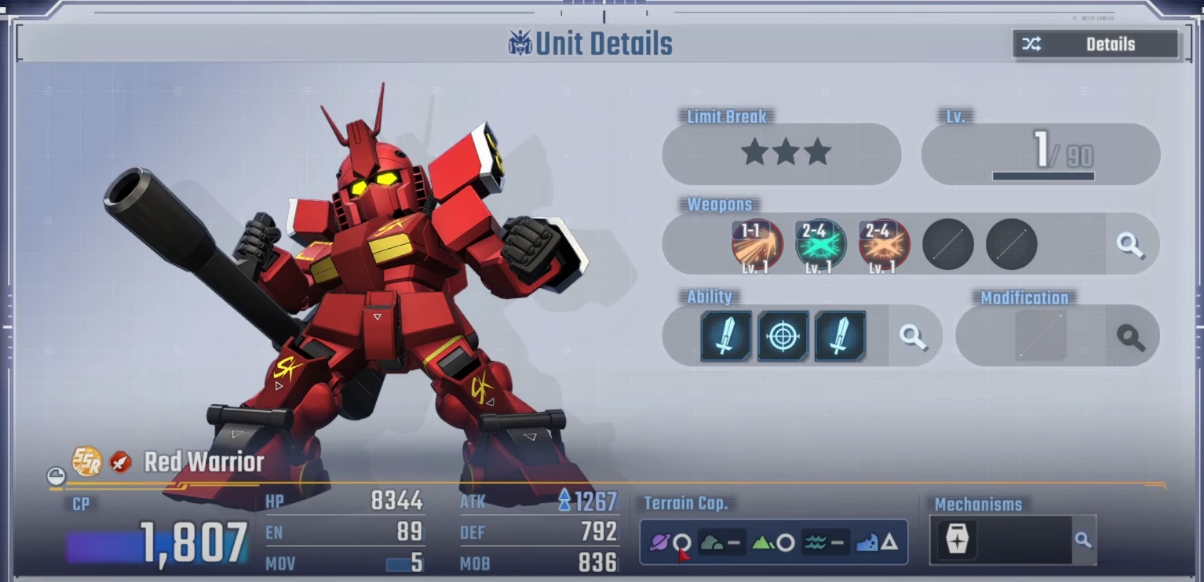Select the 1-1 range weapon icon
1204x582 pixels.
pyautogui.click(x=757, y=244)
